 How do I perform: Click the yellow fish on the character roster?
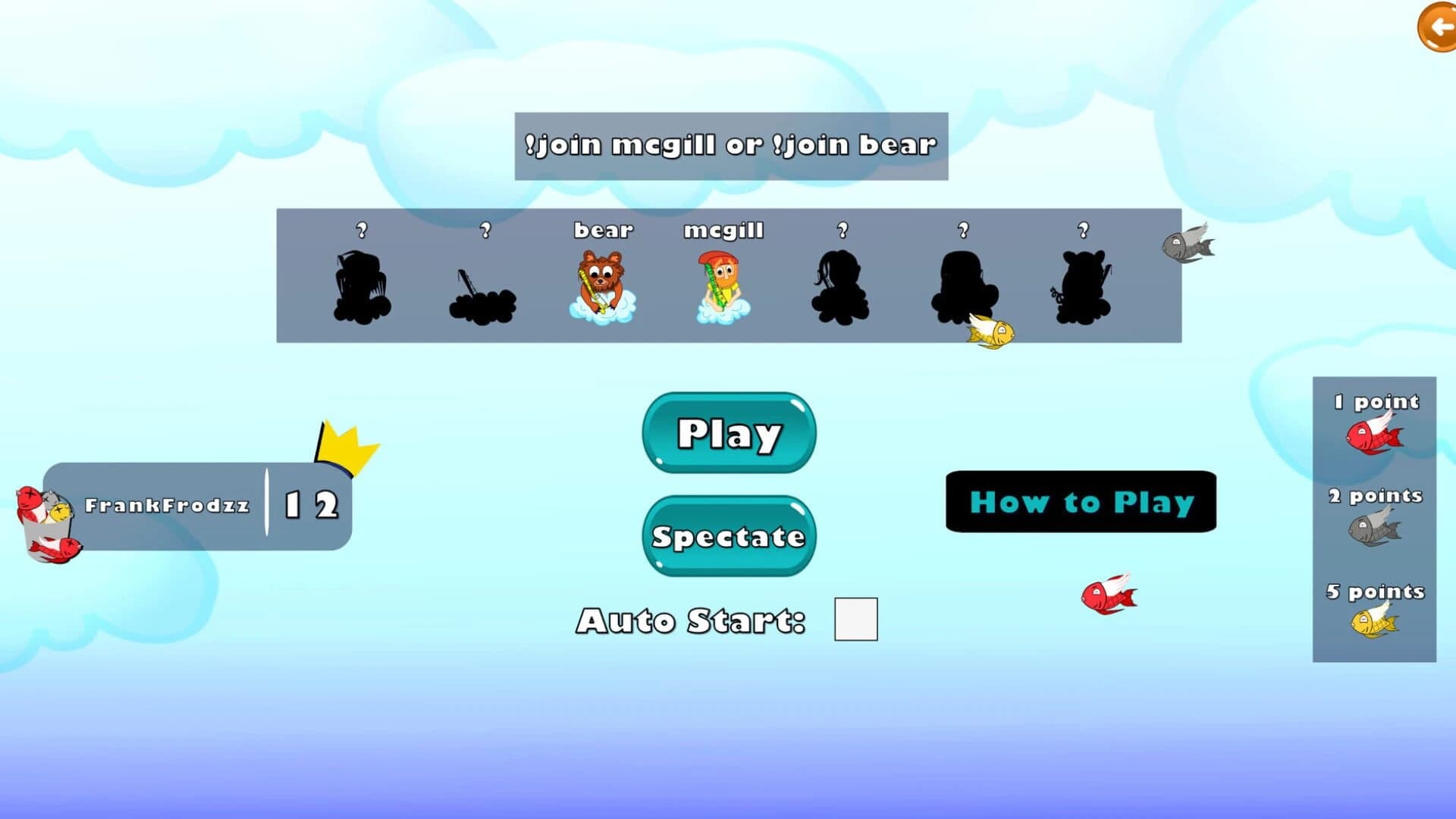[990, 332]
